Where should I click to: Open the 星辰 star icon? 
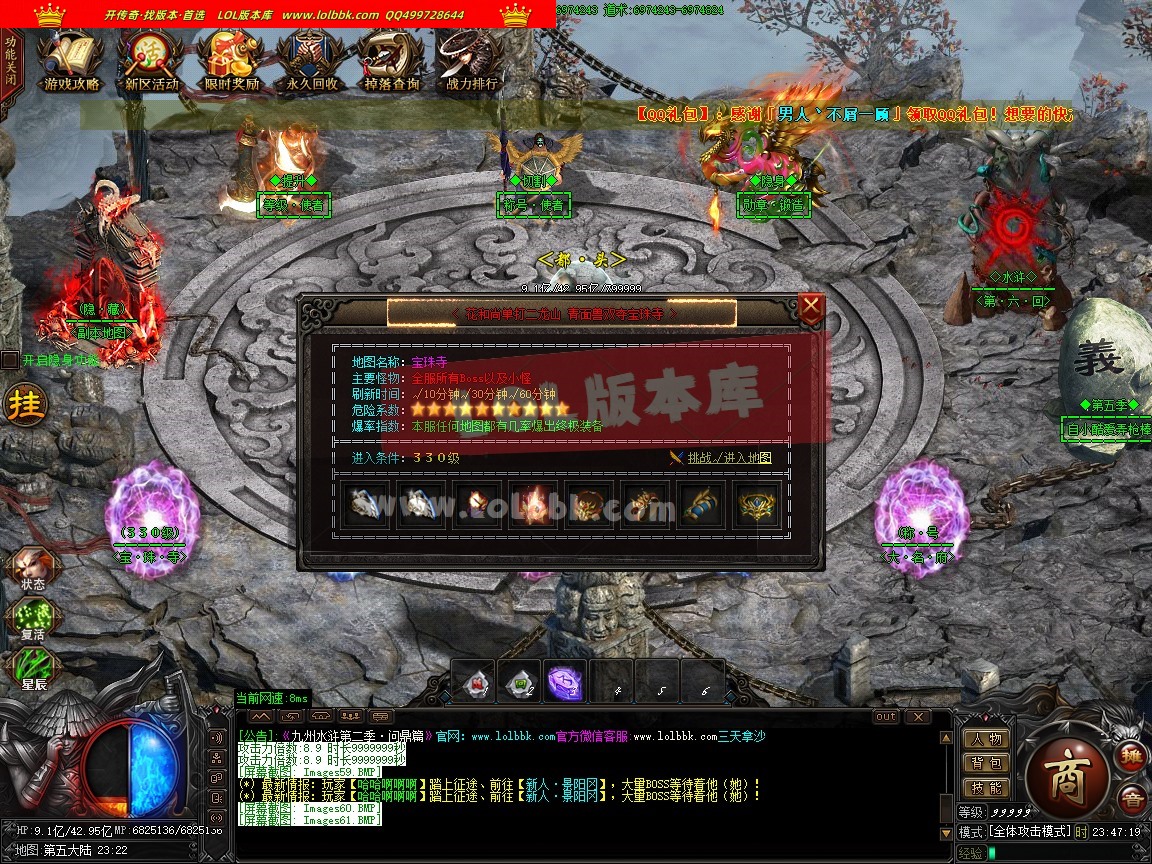32,669
